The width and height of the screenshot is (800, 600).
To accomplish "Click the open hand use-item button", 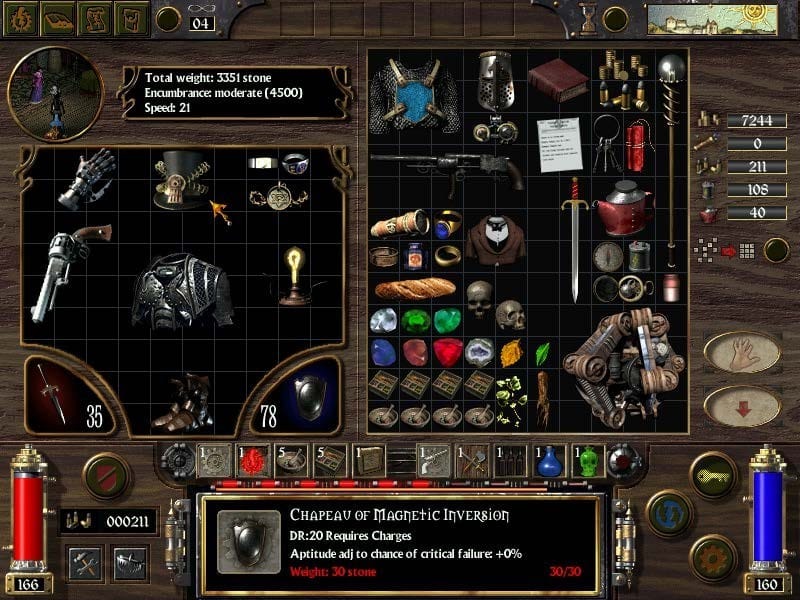I will click(x=741, y=350).
